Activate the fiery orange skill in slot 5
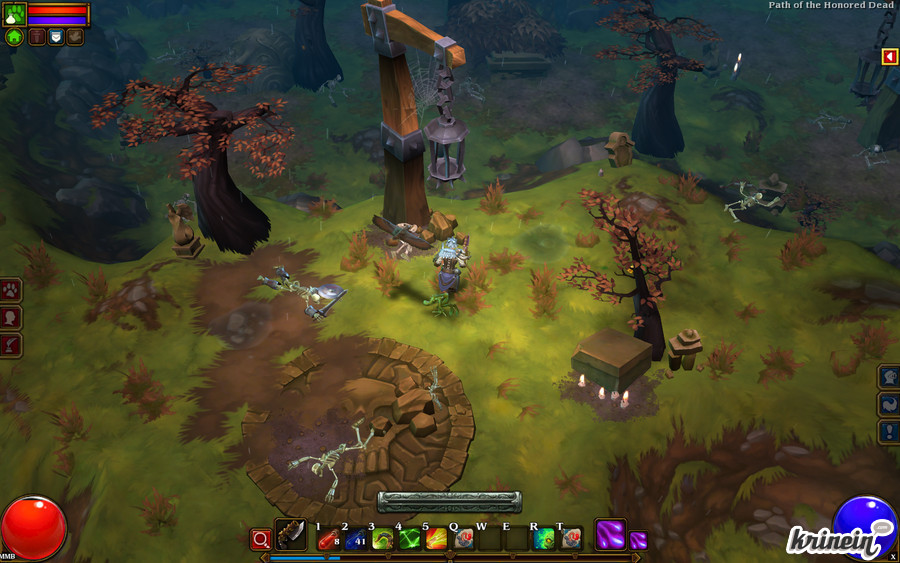The height and width of the screenshot is (563, 900). pos(435,539)
